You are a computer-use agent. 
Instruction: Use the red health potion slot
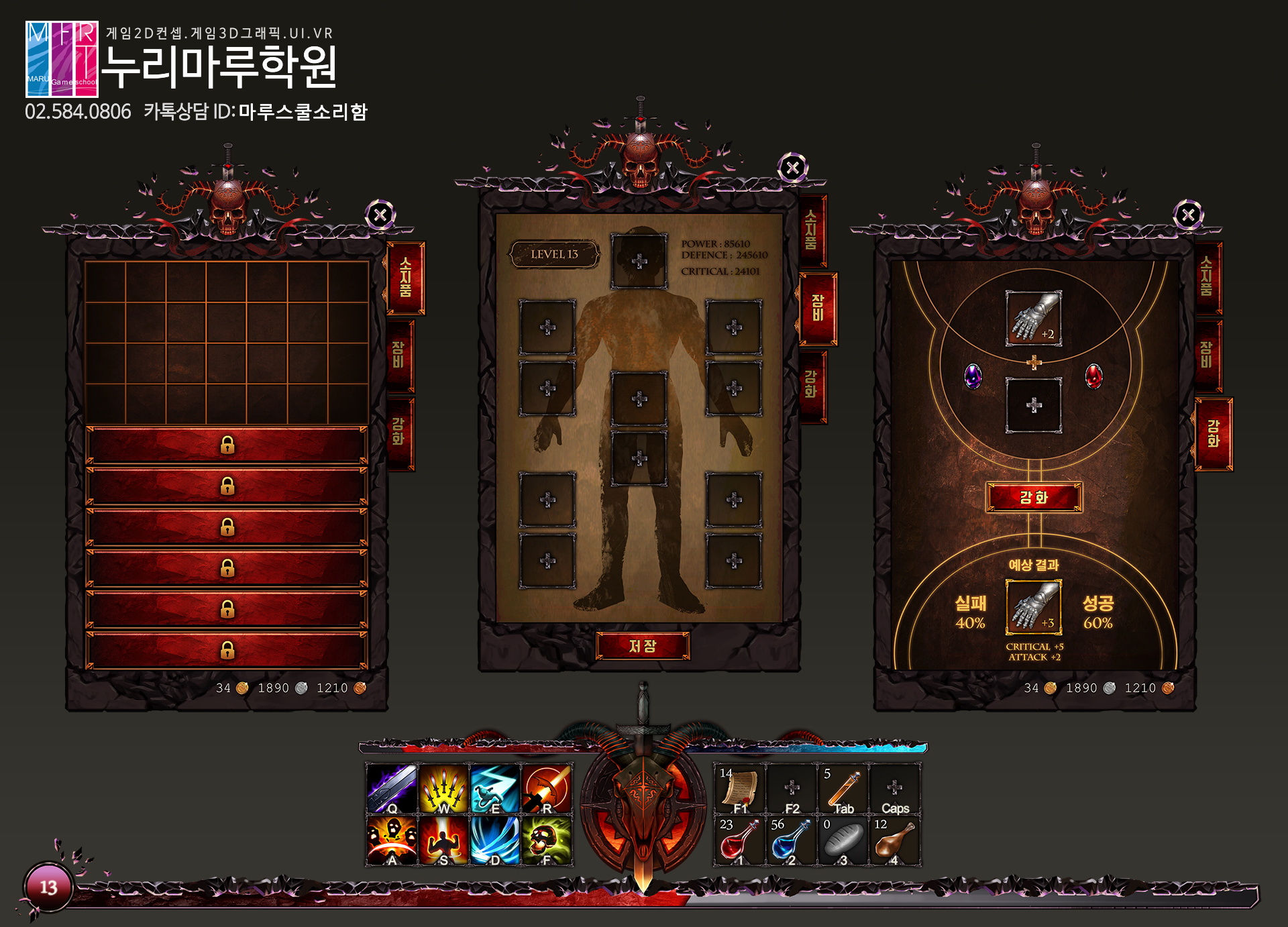pos(739,841)
